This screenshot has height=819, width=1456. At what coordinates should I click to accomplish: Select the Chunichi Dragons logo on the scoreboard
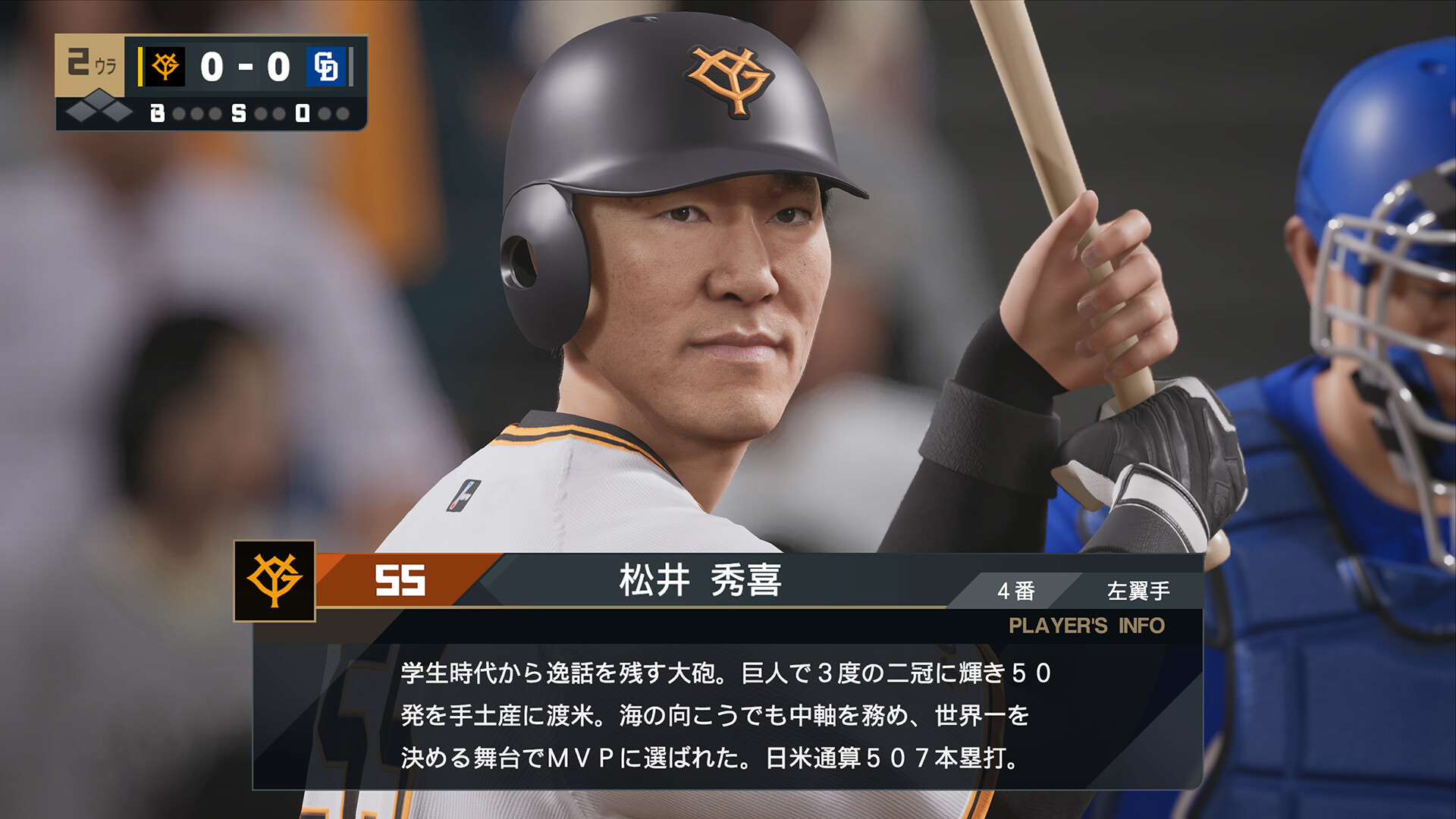click(x=325, y=66)
